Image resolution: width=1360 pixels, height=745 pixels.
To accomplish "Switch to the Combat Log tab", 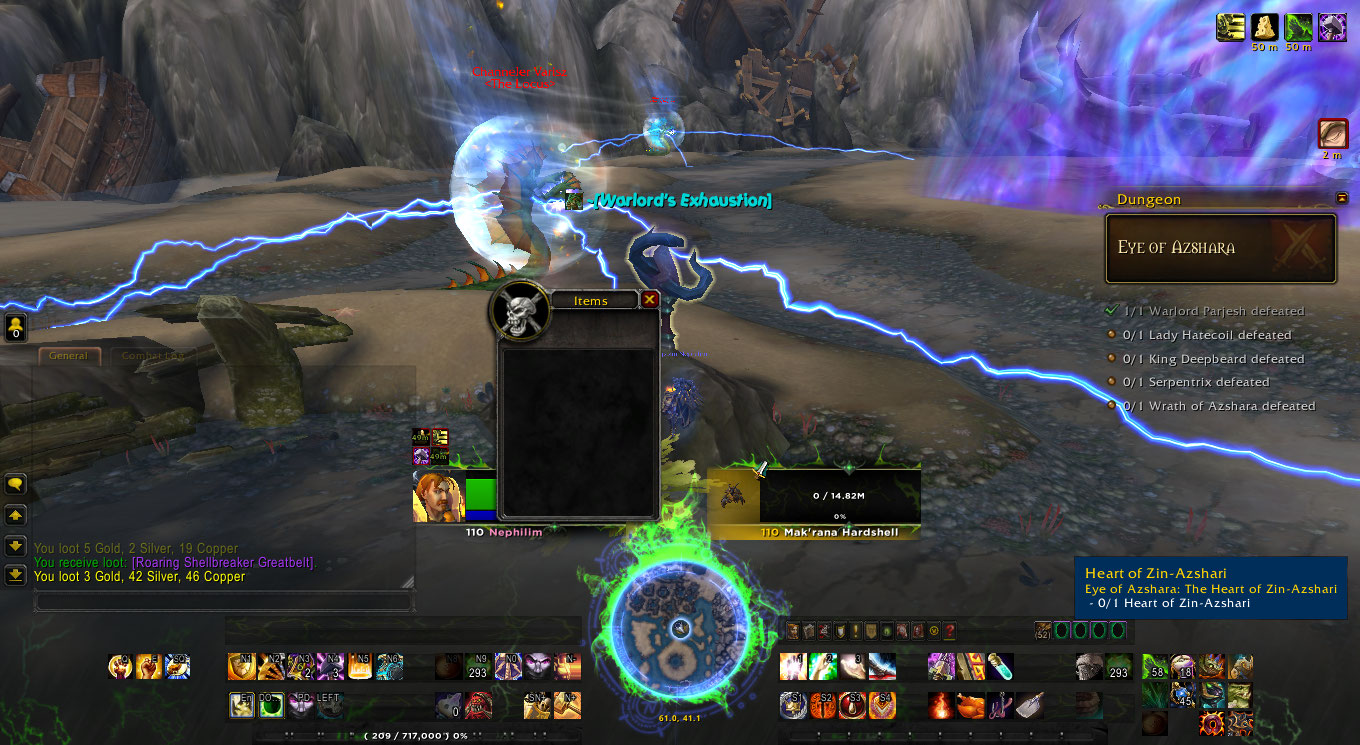I will pos(150,355).
